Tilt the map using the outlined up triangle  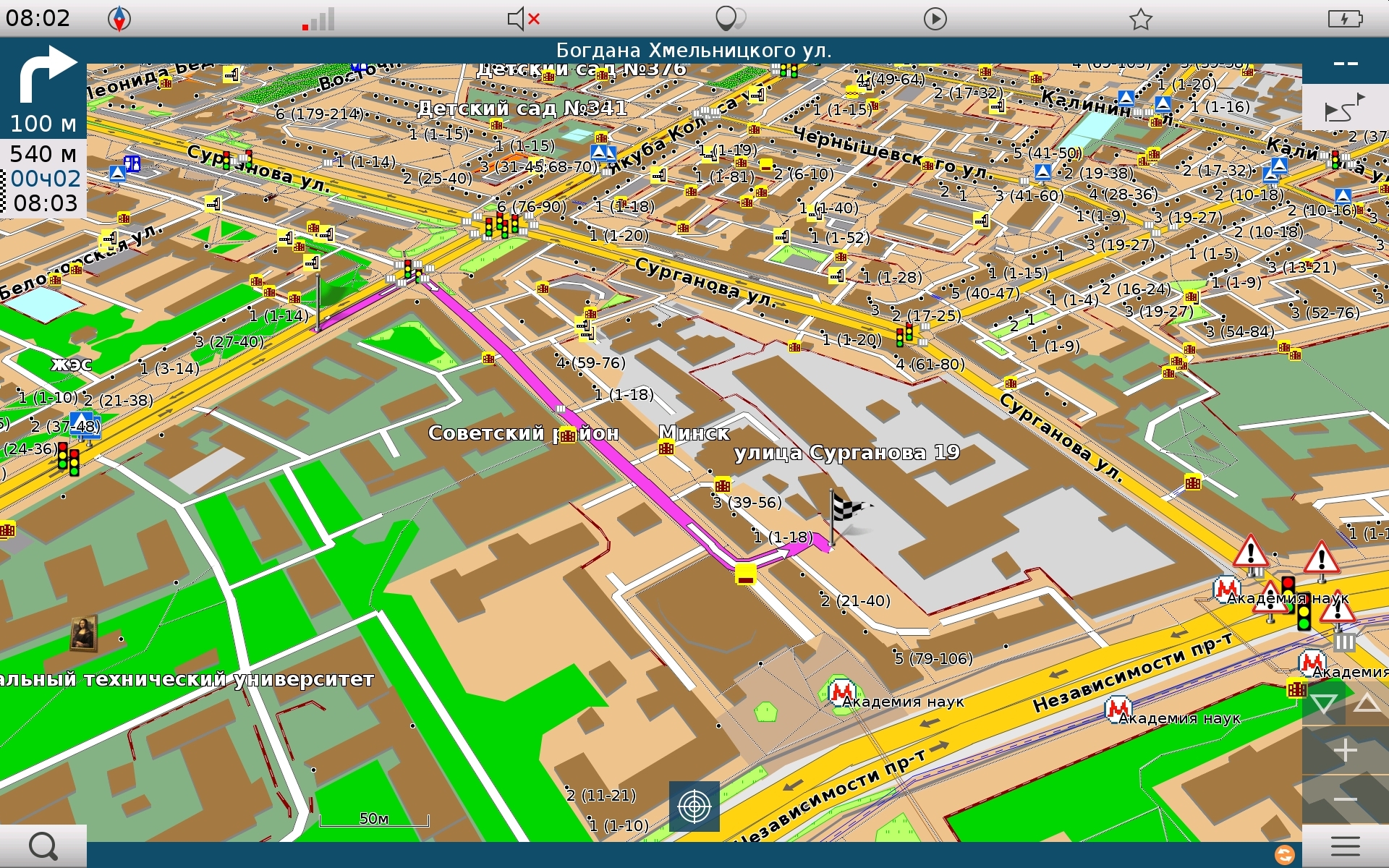1367,703
